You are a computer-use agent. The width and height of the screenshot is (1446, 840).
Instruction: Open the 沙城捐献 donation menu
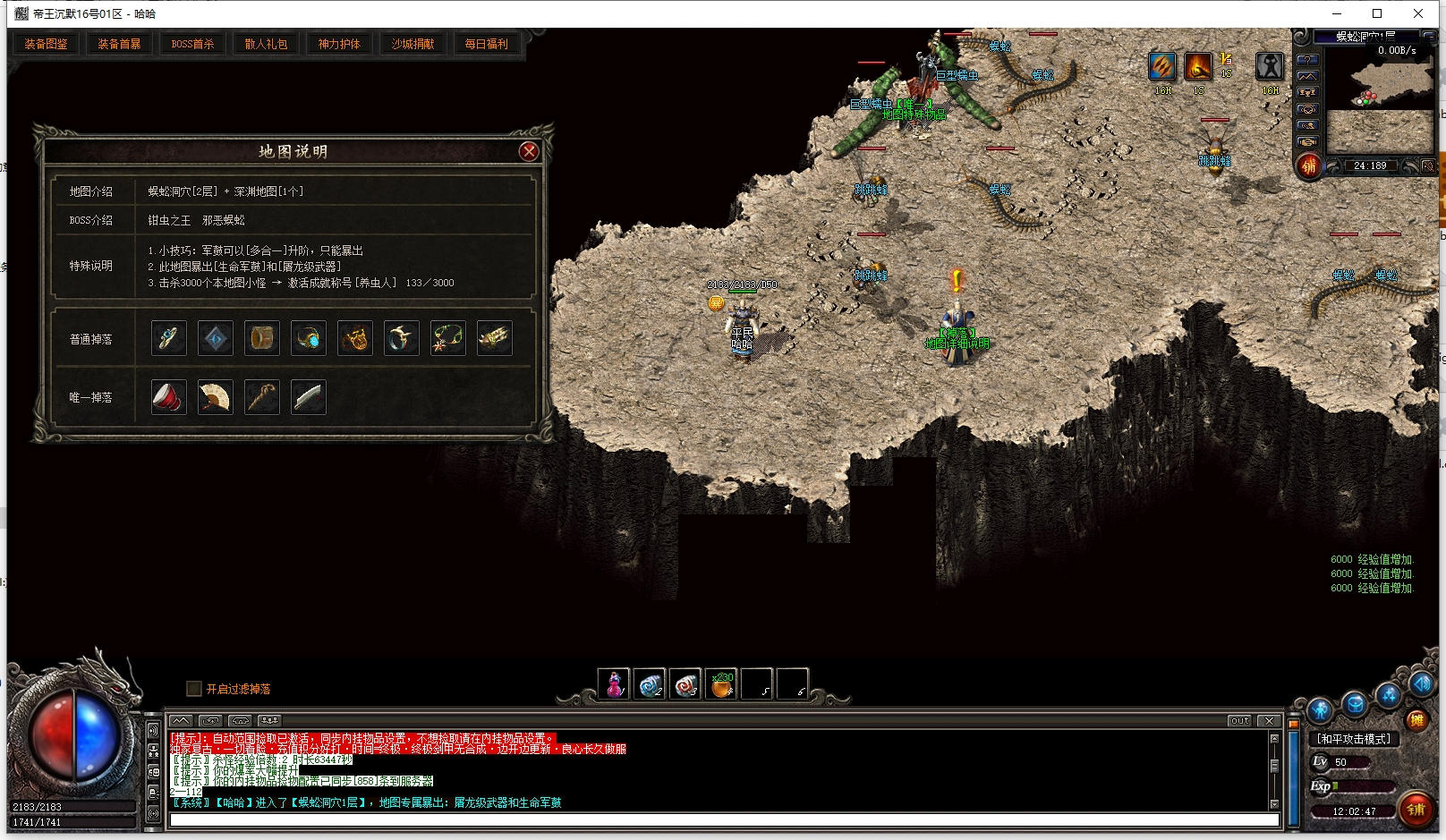[x=413, y=44]
